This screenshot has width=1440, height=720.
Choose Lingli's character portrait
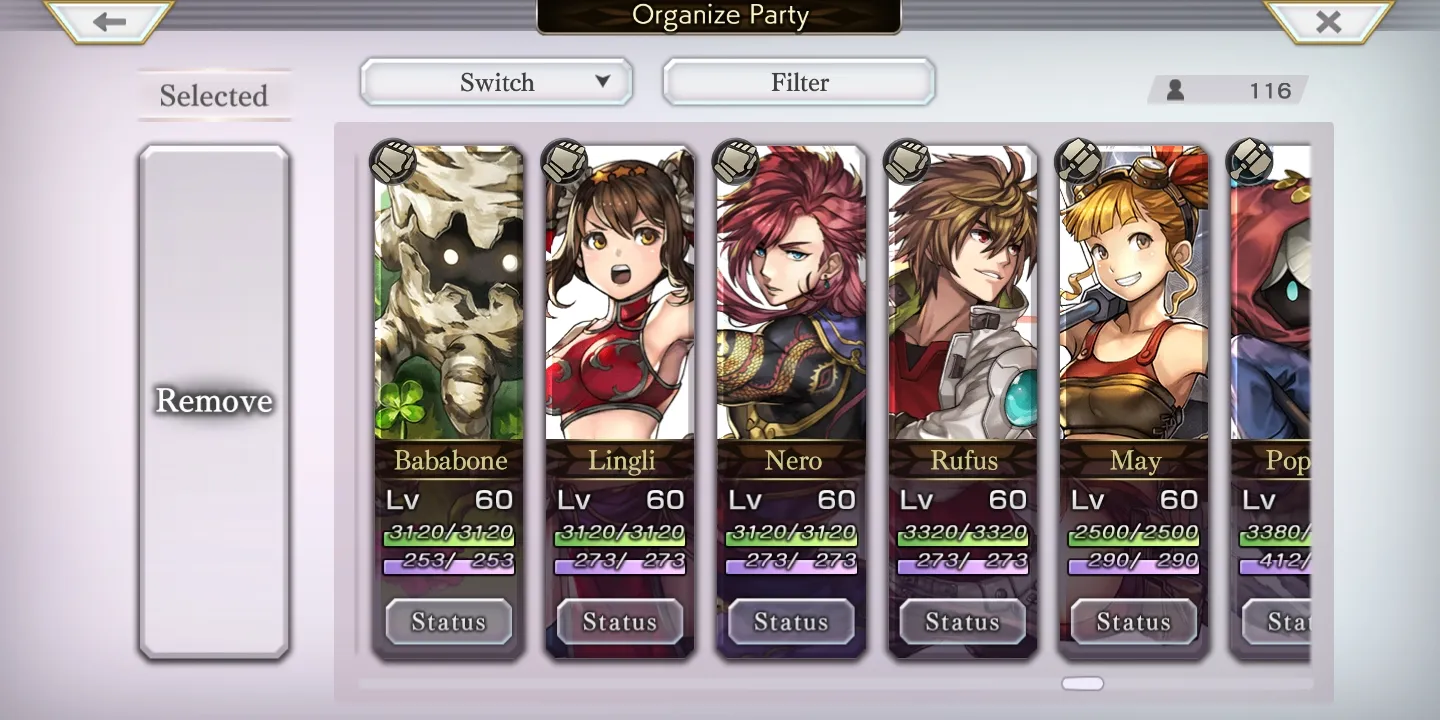[620, 292]
